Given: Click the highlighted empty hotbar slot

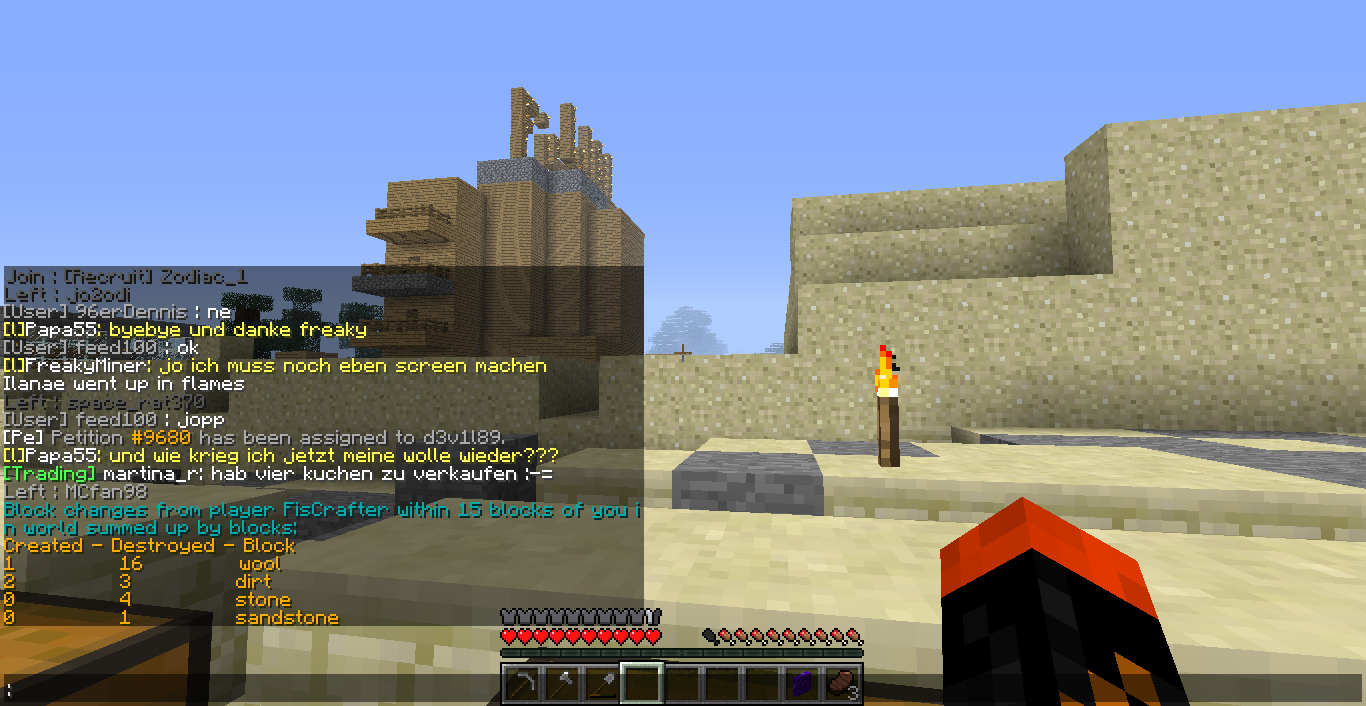Looking at the screenshot, I should (x=641, y=685).
